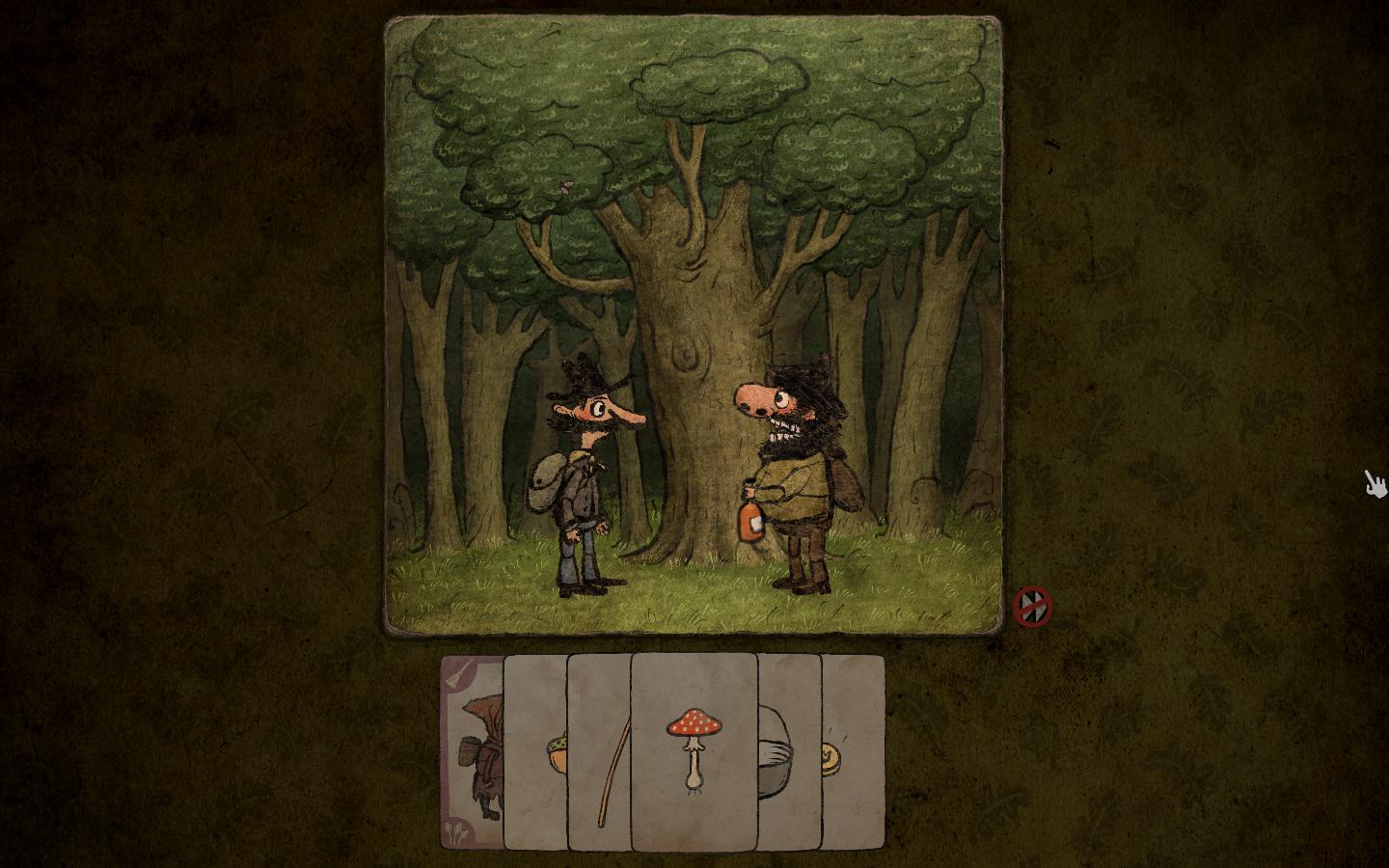Click the crossed-out fast-forward button

pos(1033,607)
